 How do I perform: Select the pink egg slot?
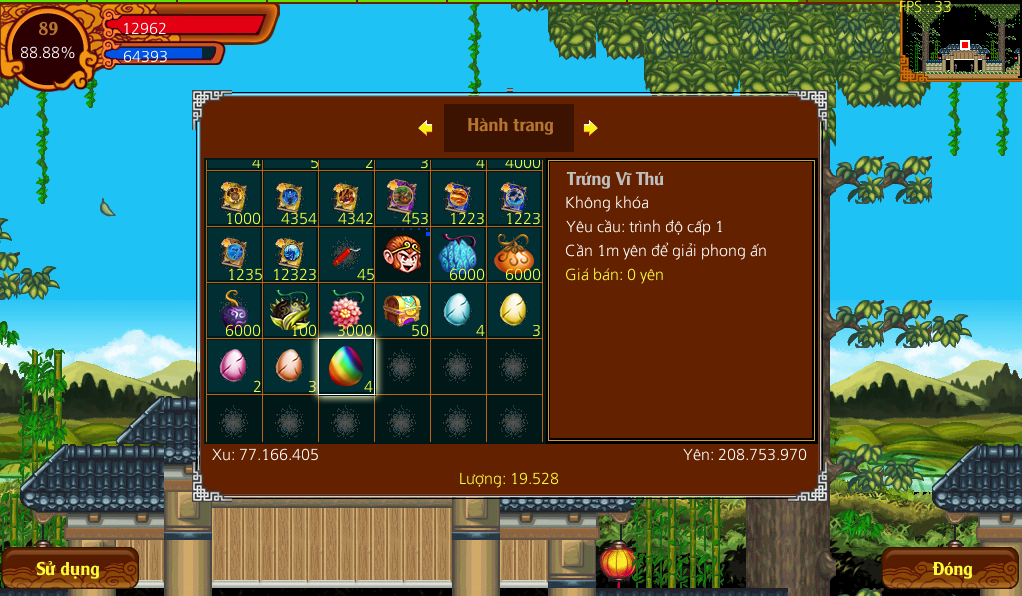coord(234,366)
